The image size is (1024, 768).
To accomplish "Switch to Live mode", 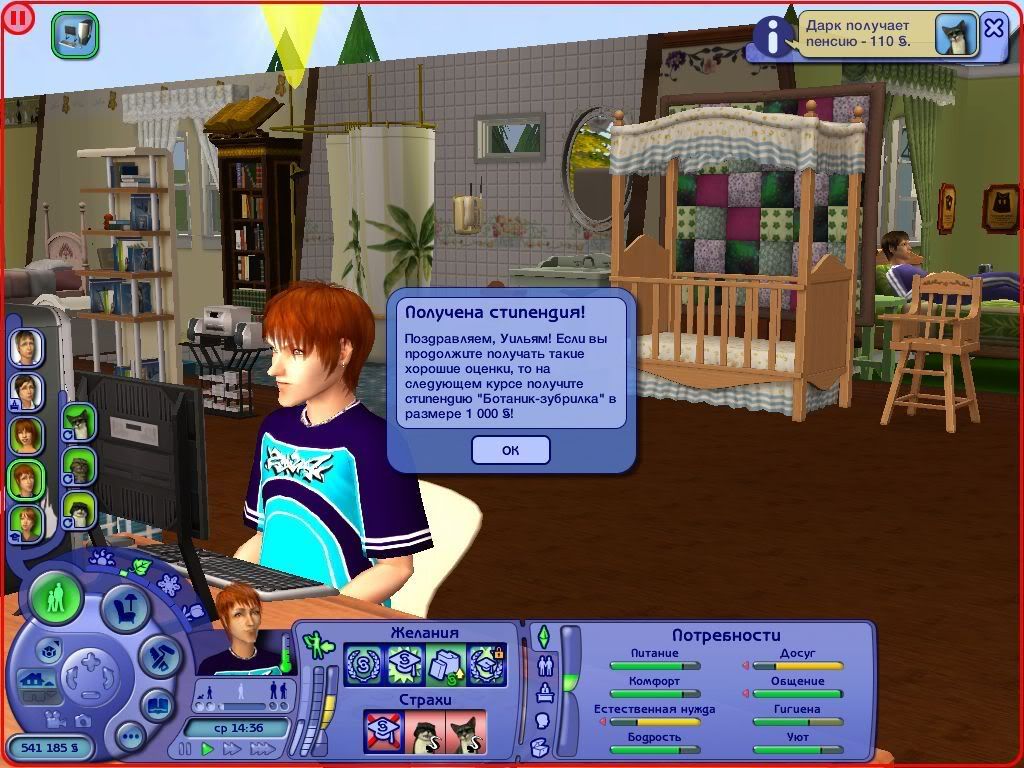I will (56, 598).
